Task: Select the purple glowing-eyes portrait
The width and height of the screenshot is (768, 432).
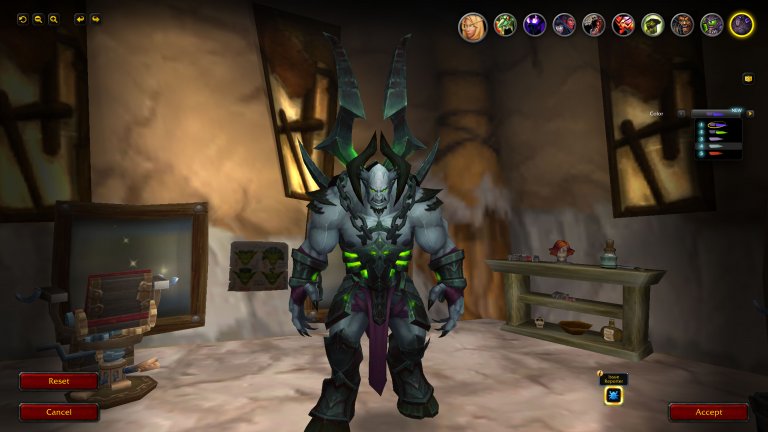Action: 534,25
